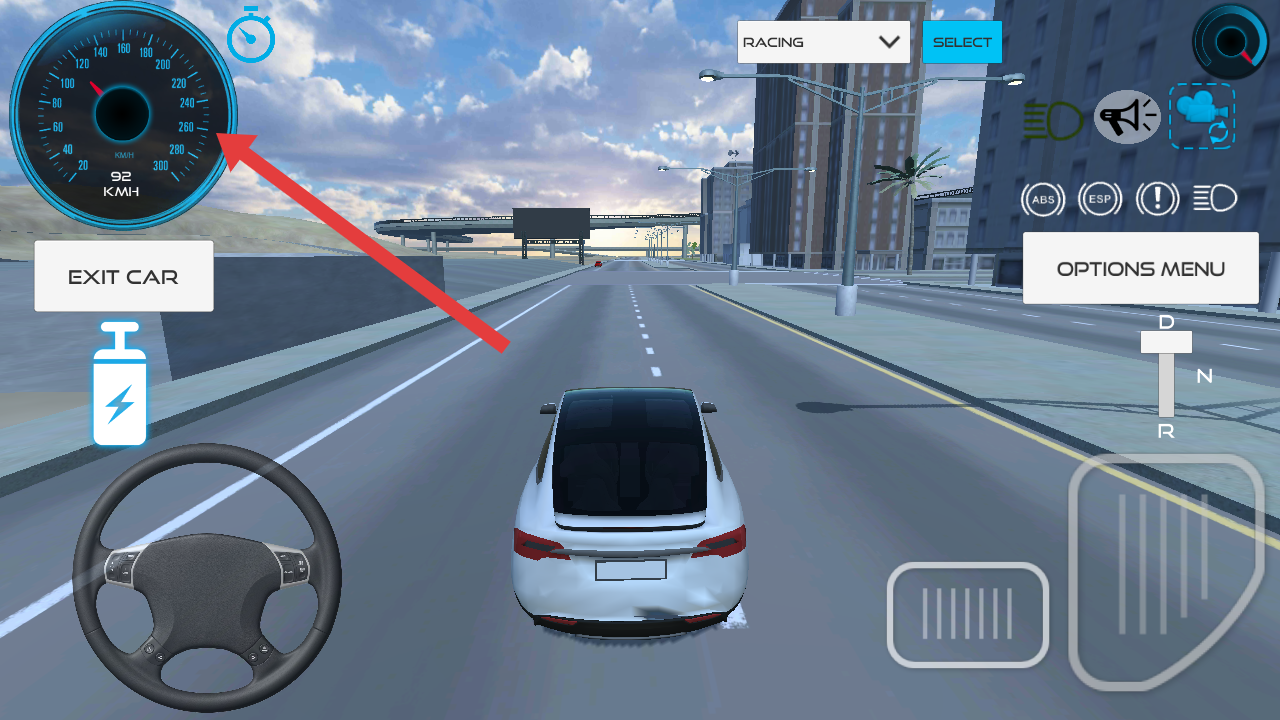The height and width of the screenshot is (720, 1280).
Task: Toggle the ABS indicator
Action: tap(1043, 199)
